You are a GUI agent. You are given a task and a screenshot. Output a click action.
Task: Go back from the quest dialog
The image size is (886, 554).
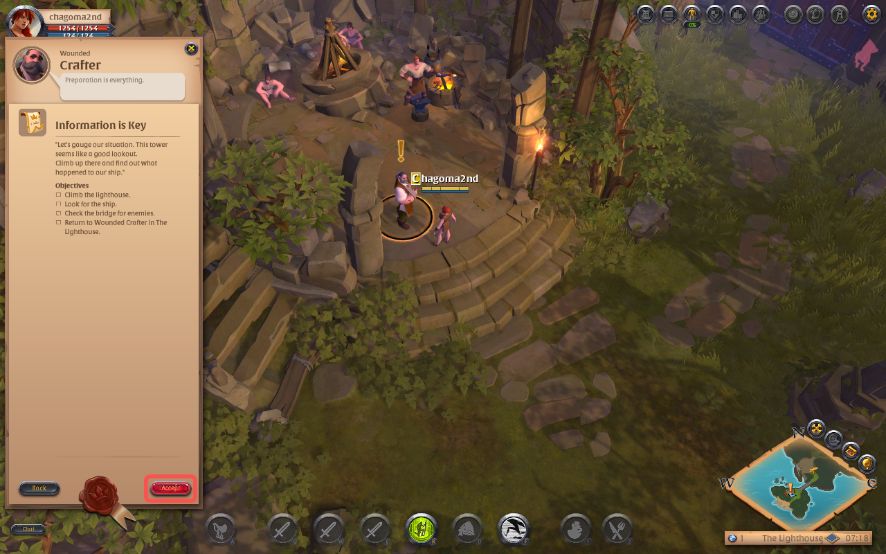[x=39, y=488]
